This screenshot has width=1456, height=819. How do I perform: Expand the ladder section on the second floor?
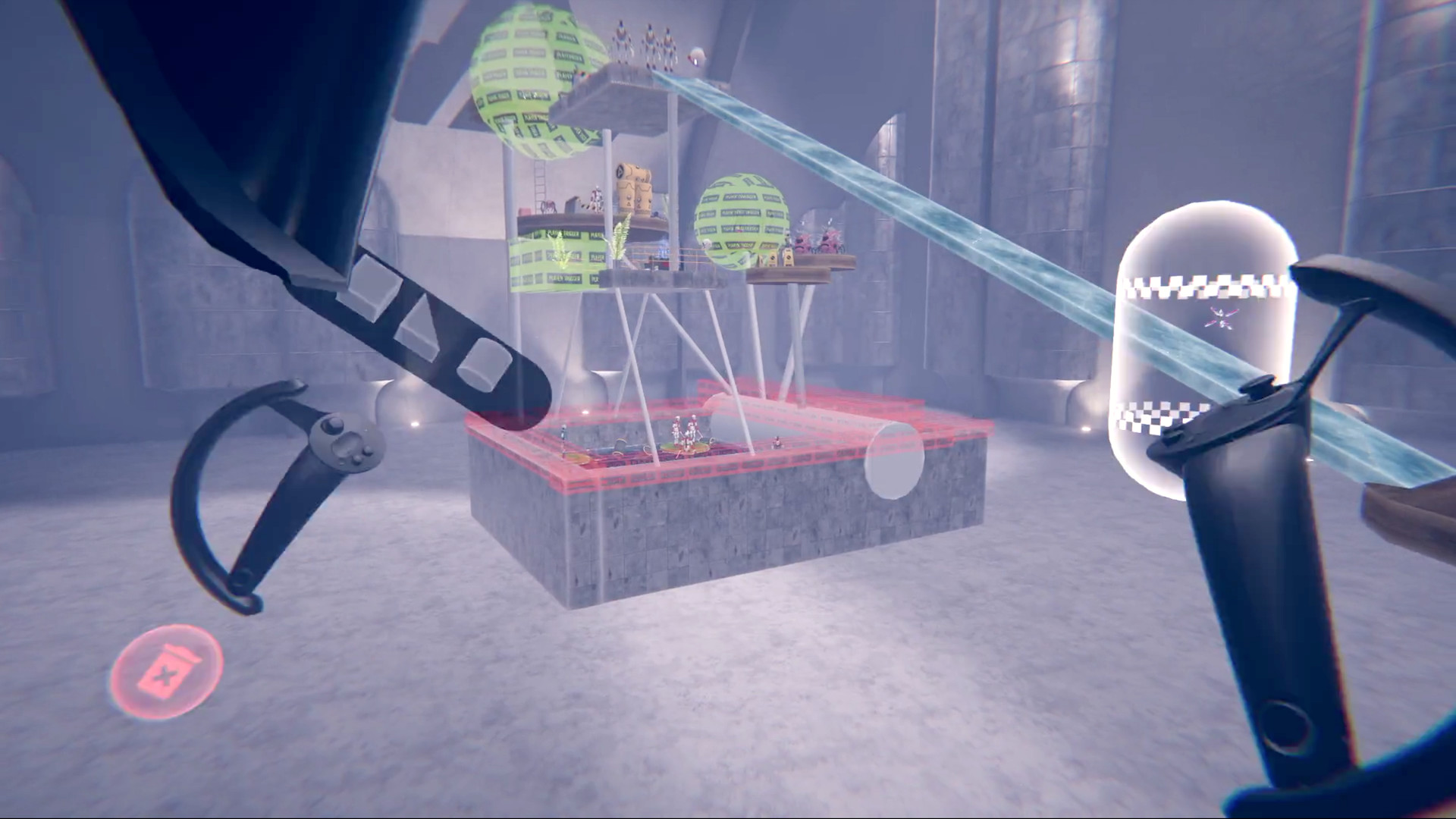point(541,186)
